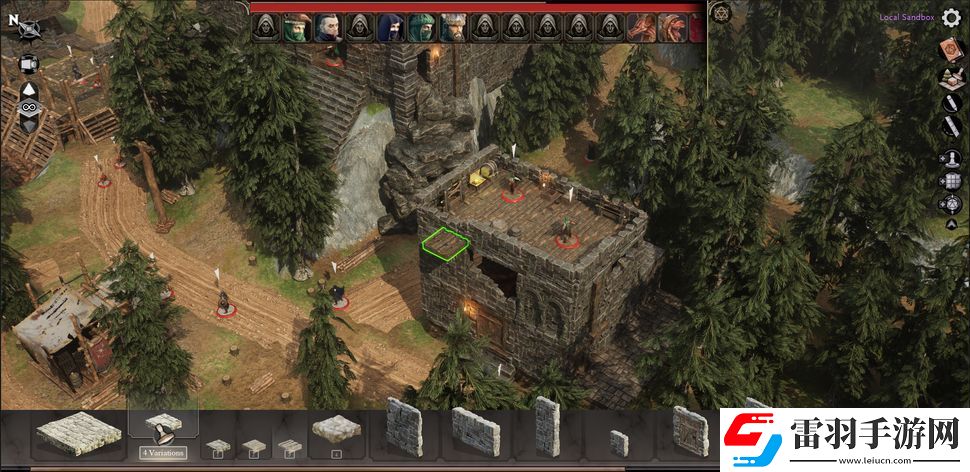Screen dimensions: 970x472
Task: Open the d20 dice icon near portraits
Action: point(721,14)
